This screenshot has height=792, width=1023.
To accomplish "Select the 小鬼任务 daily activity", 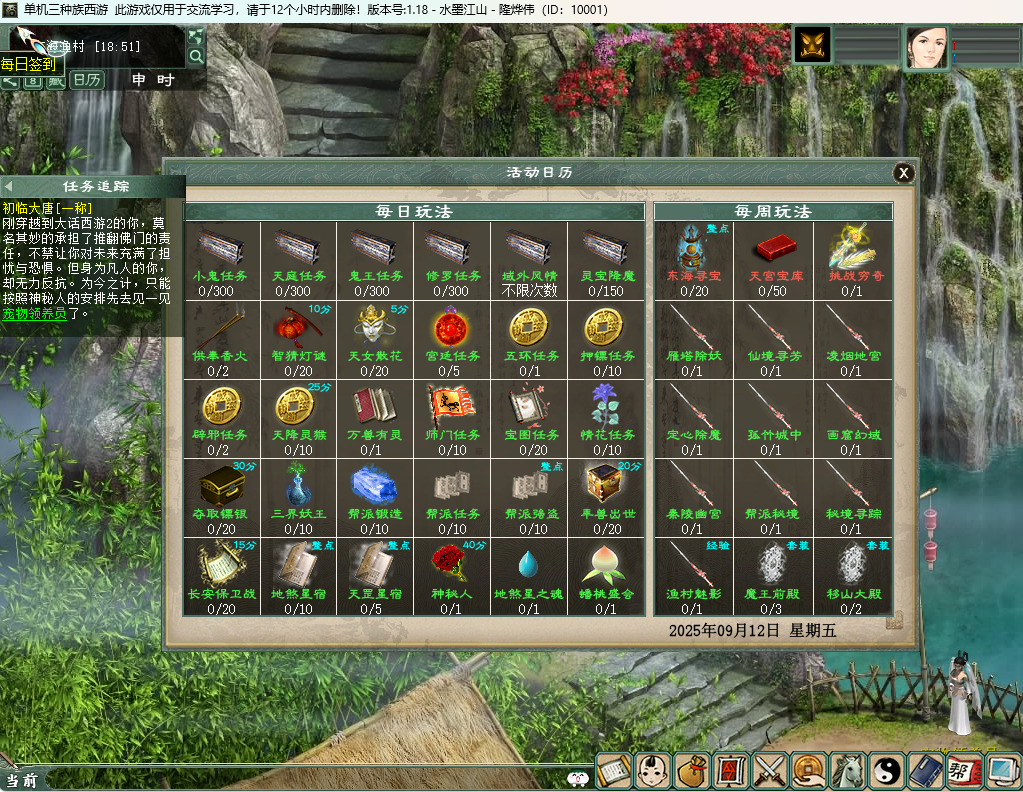I will click(x=221, y=253).
